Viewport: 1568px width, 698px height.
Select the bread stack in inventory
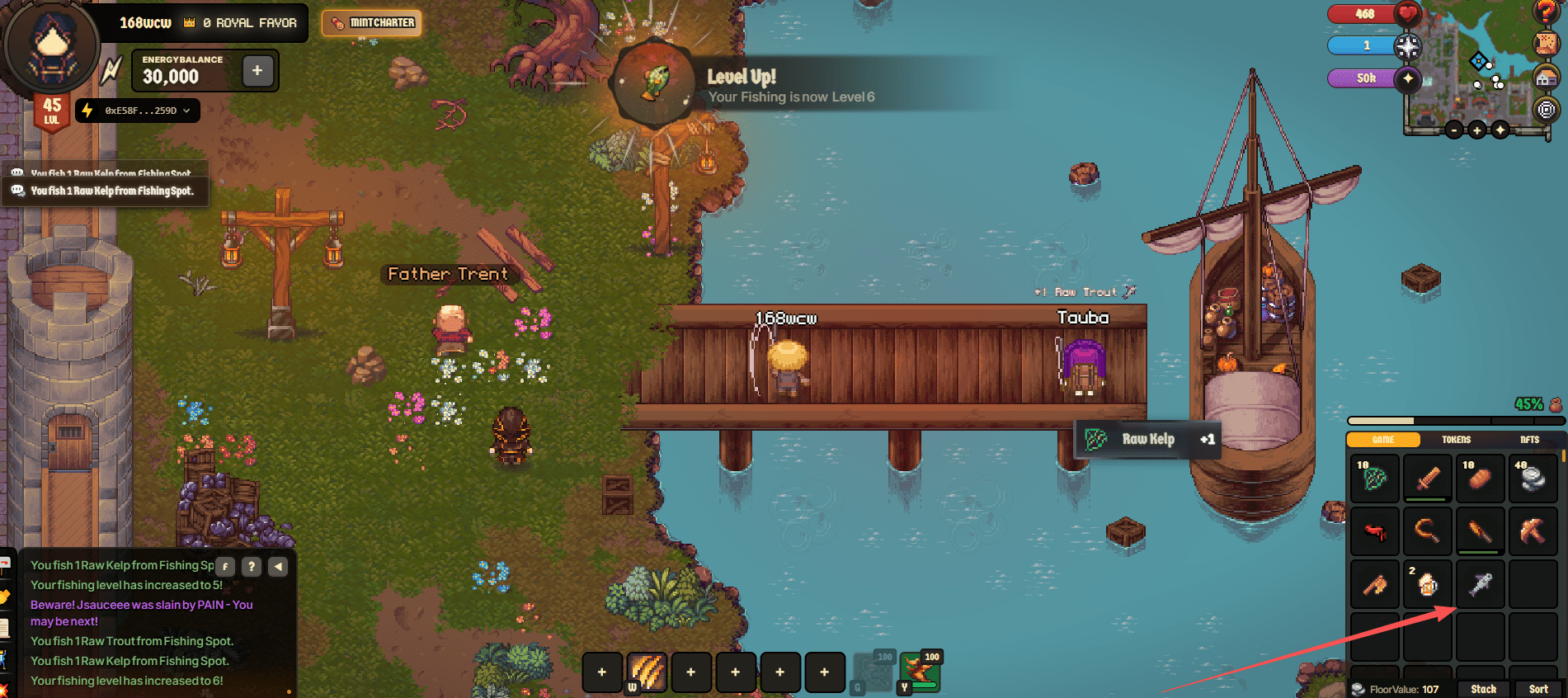(1480, 479)
